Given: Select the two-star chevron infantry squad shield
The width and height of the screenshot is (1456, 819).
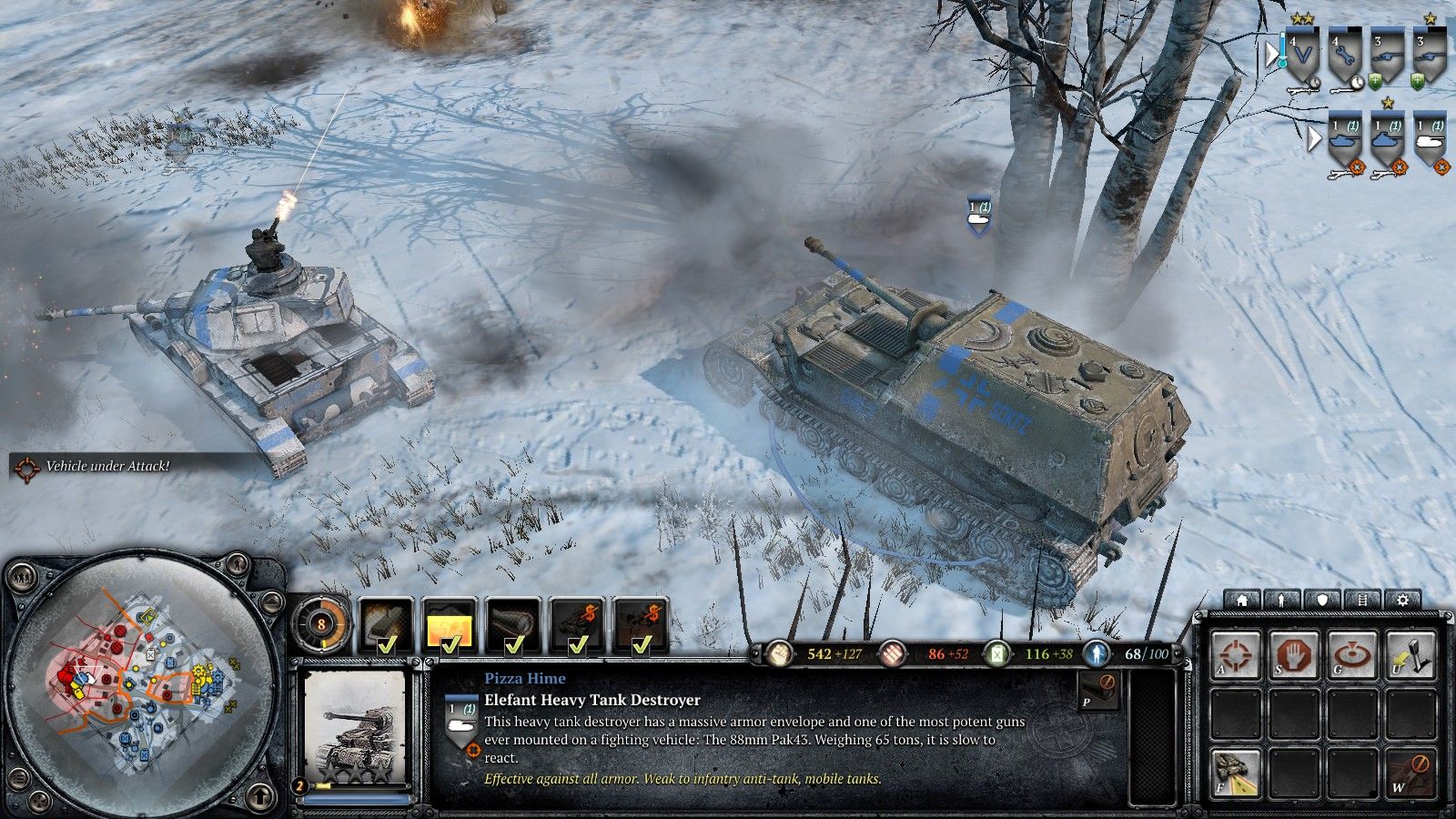Looking at the screenshot, I should coord(1302,56).
